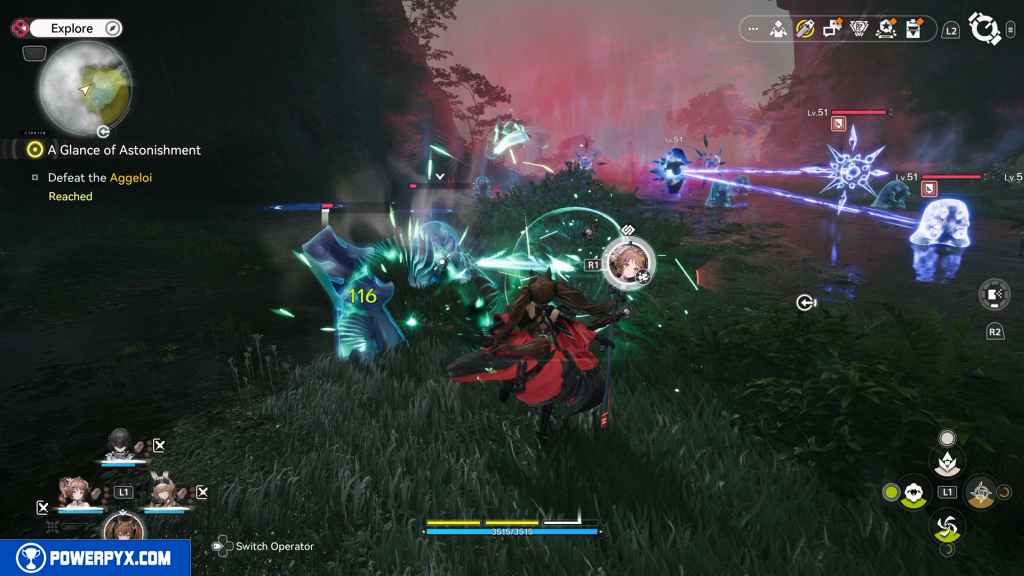Open the large ring-shaped main menu icon
Screen dimensions: 1024x576
coord(986,29)
